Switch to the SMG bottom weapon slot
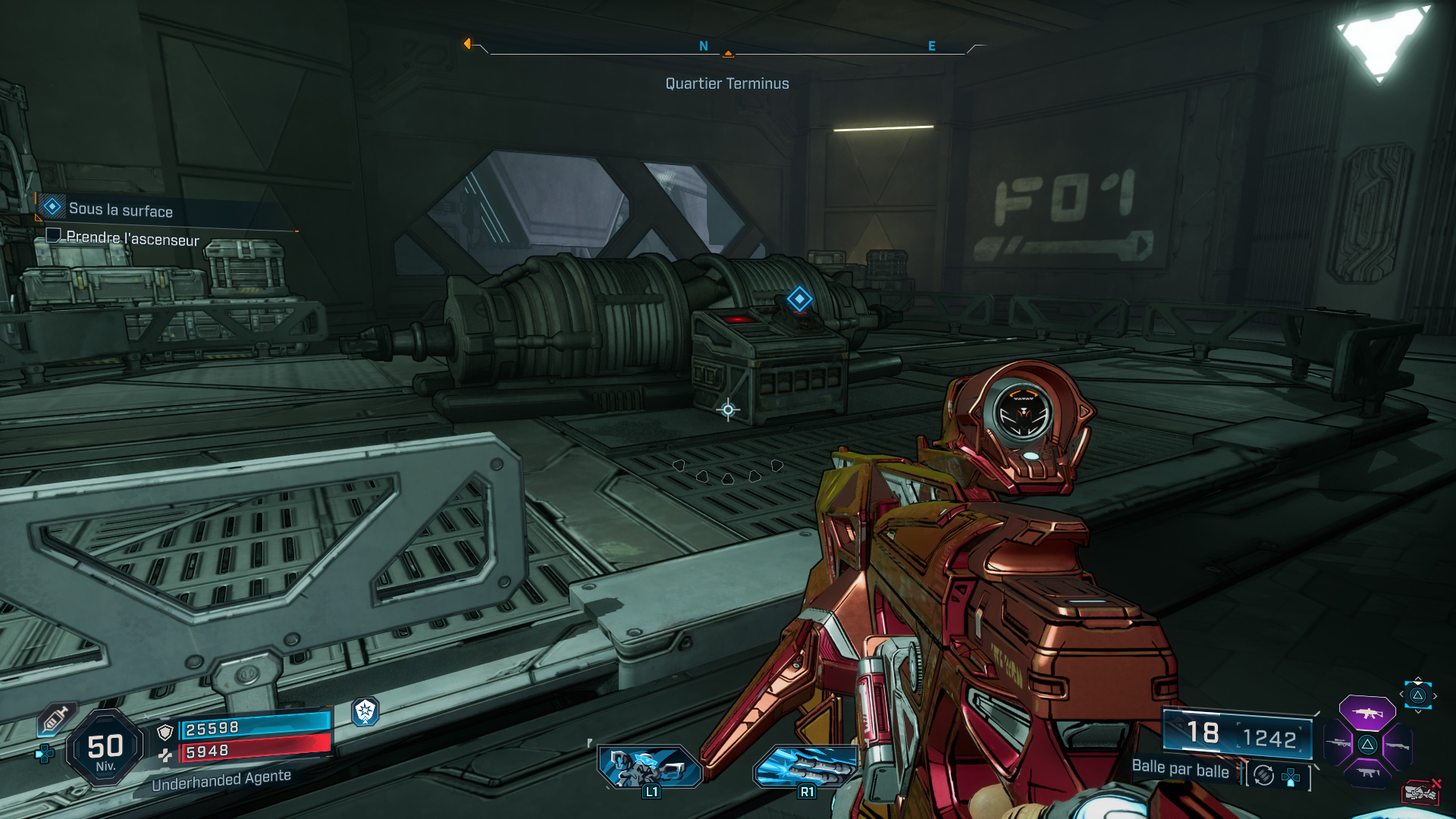 point(1367,773)
